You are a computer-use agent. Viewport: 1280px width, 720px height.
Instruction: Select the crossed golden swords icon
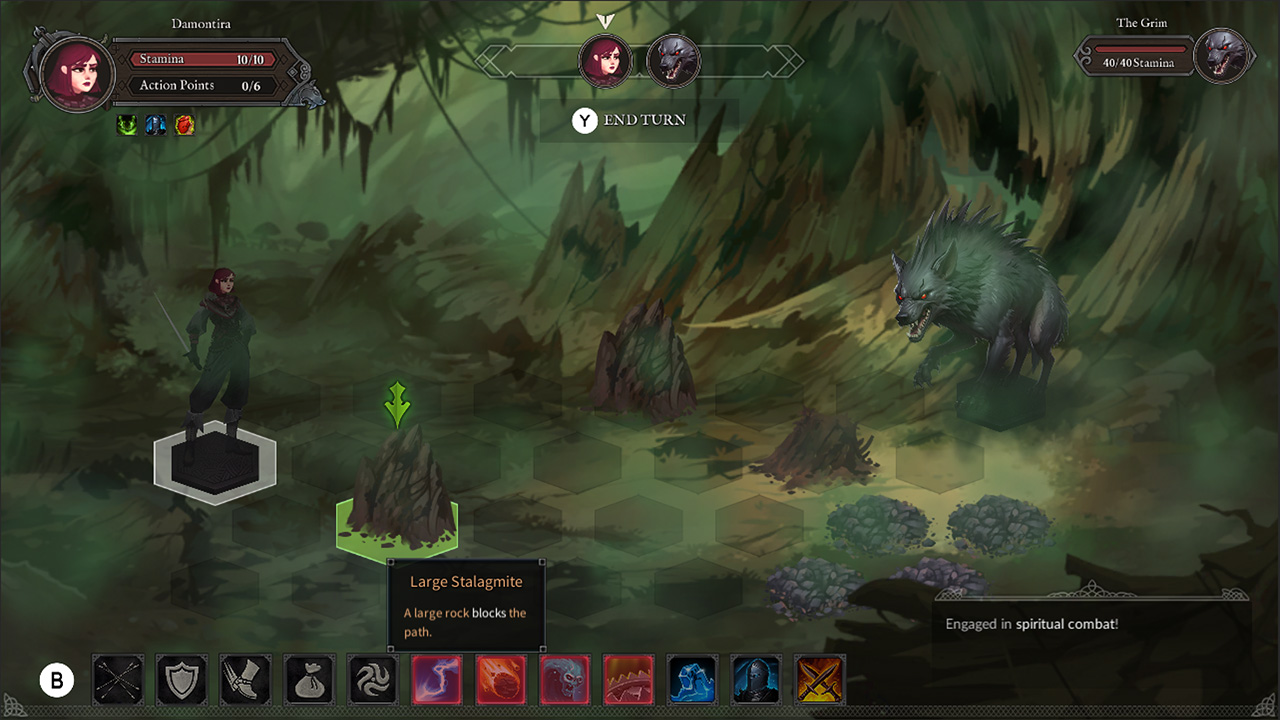(821, 679)
